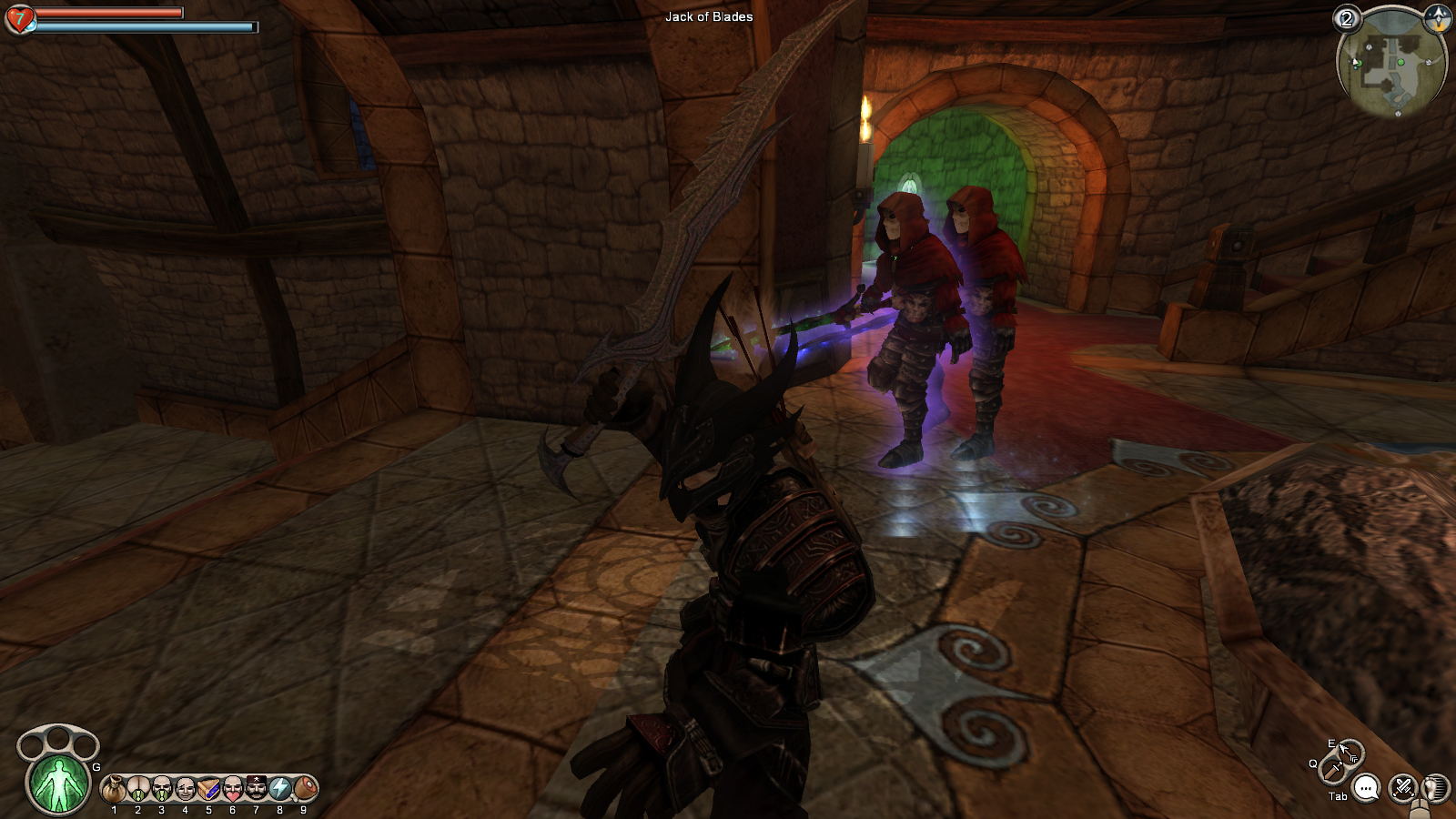Image resolution: width=1456 pixels, height=819 pixels.
Task: Equip the ranged arrow weapon
Action: click(x=1348, y=752)
